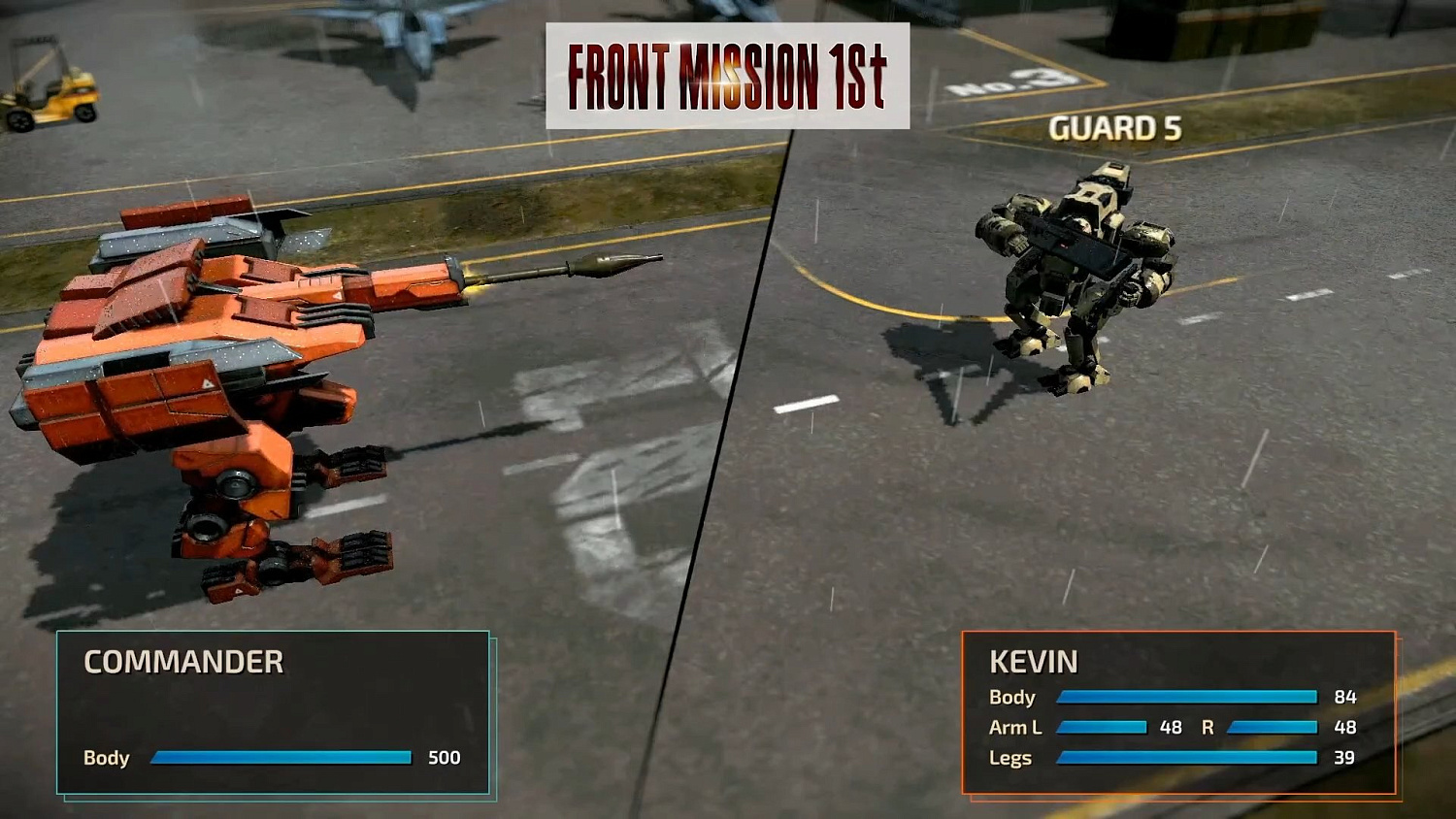Click the Commander's Body health bar
1456x819 pixels.
pyautogui.click(x=281, y=759)
